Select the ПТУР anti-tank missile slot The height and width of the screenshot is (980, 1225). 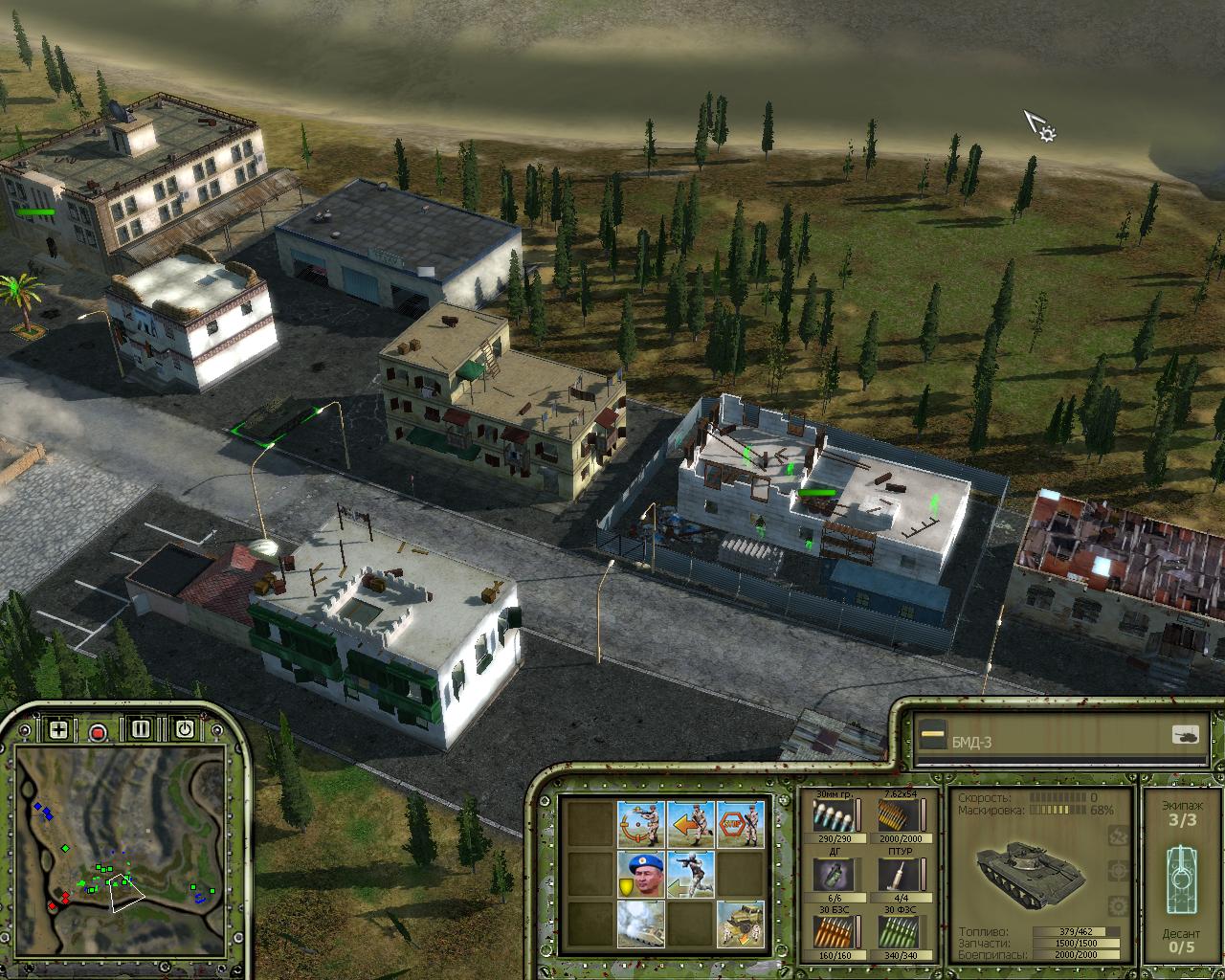[x=898, y=874]
